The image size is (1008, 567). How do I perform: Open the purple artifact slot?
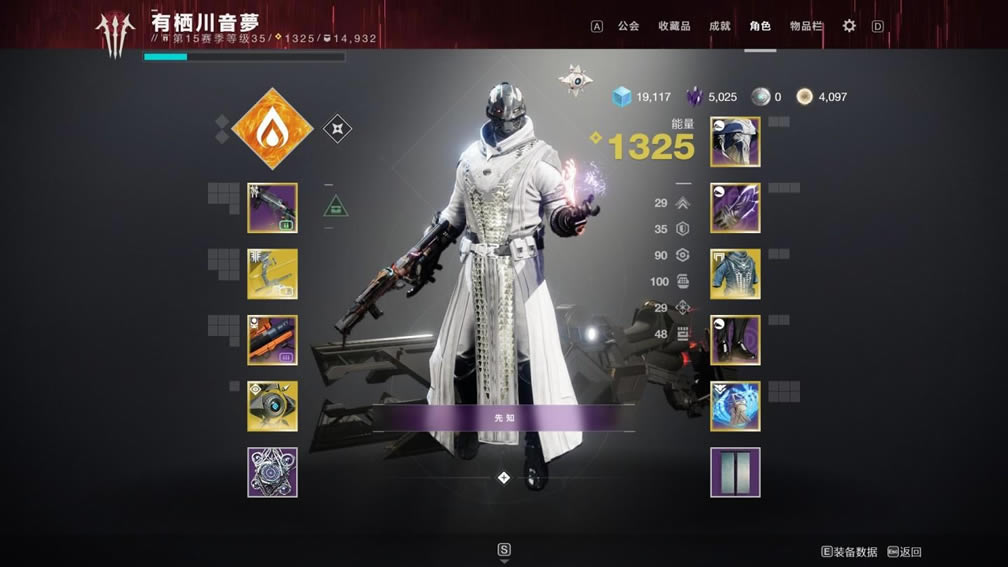pos(272,472)
